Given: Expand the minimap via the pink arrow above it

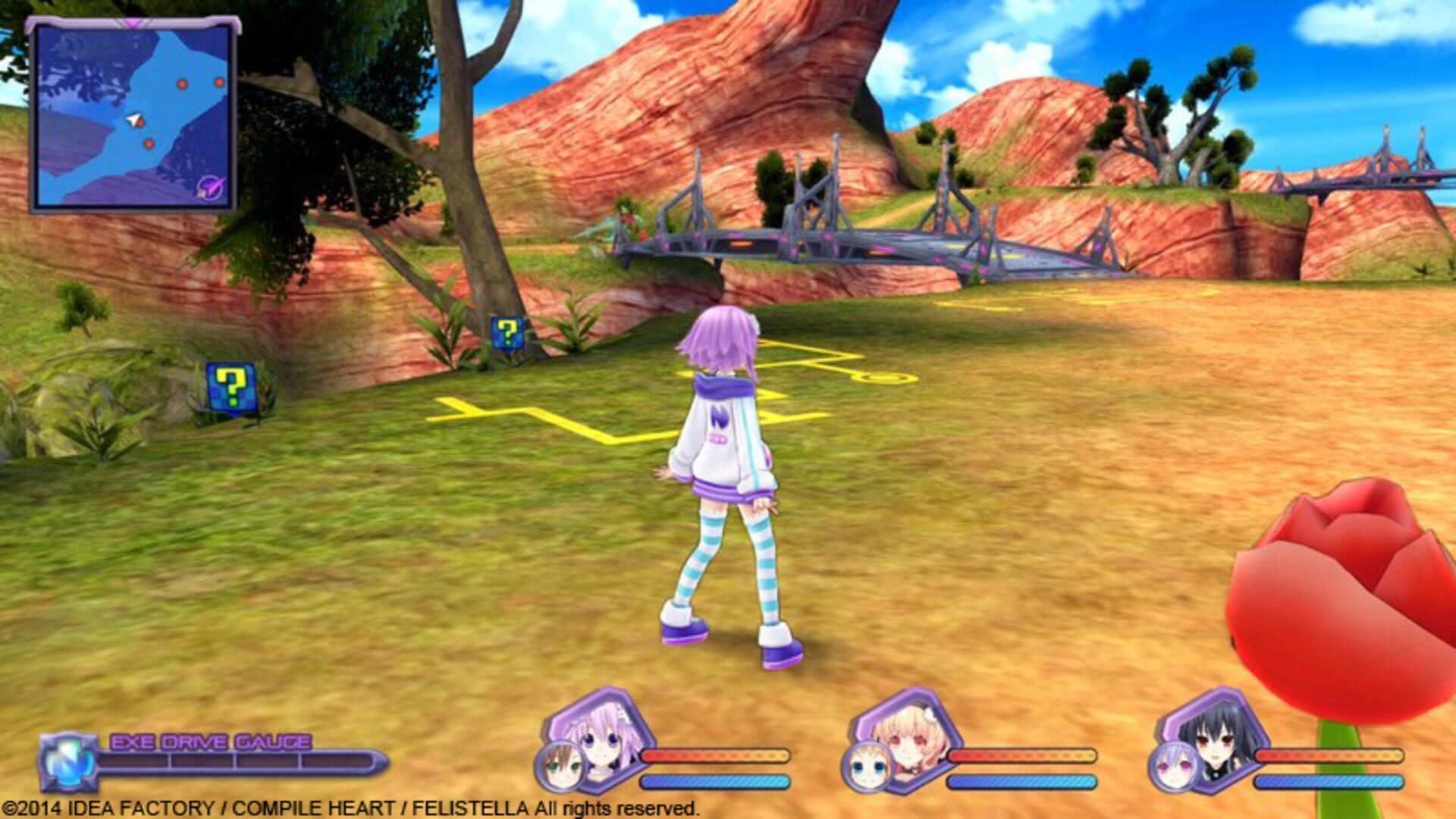Looking at the screenshot, I should (134, 22).
